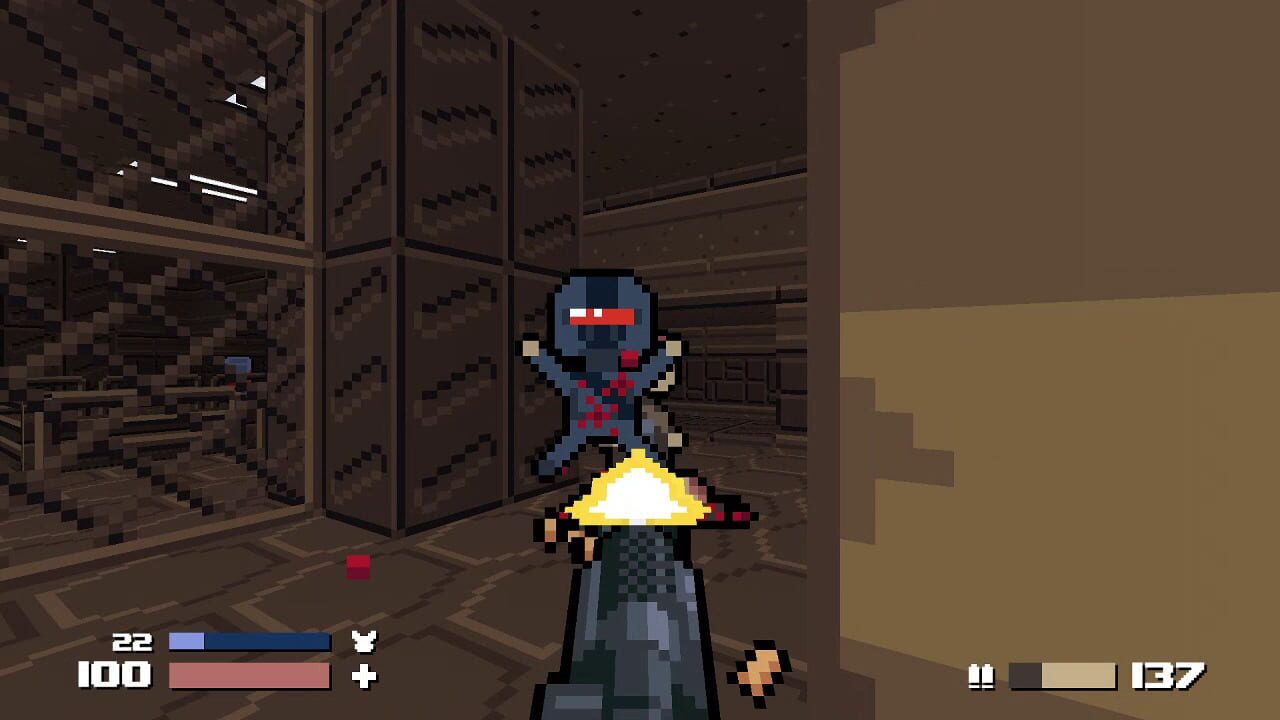Click the ninja enemy in the doorway
1280x720 pixels.
[x=600, y=370]
